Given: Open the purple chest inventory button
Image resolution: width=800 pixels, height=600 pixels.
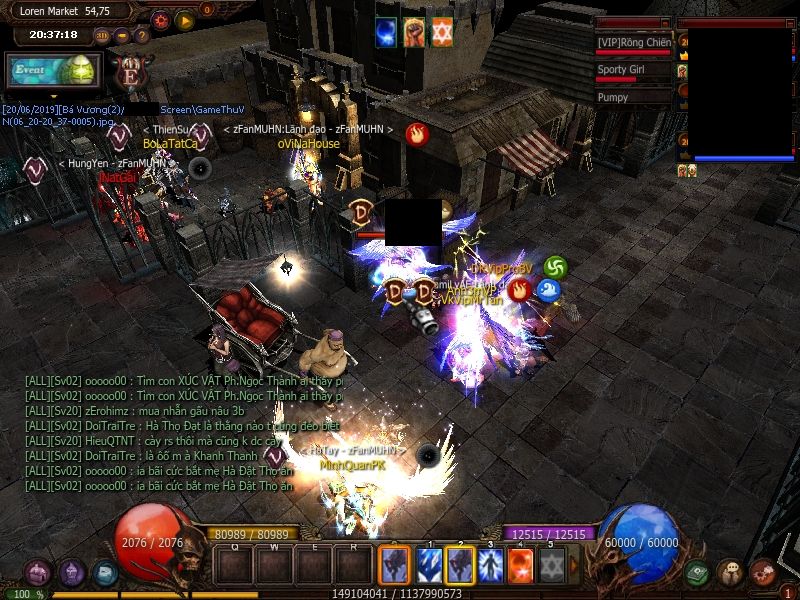Looking at the screenshot, I should coord(39,574).
